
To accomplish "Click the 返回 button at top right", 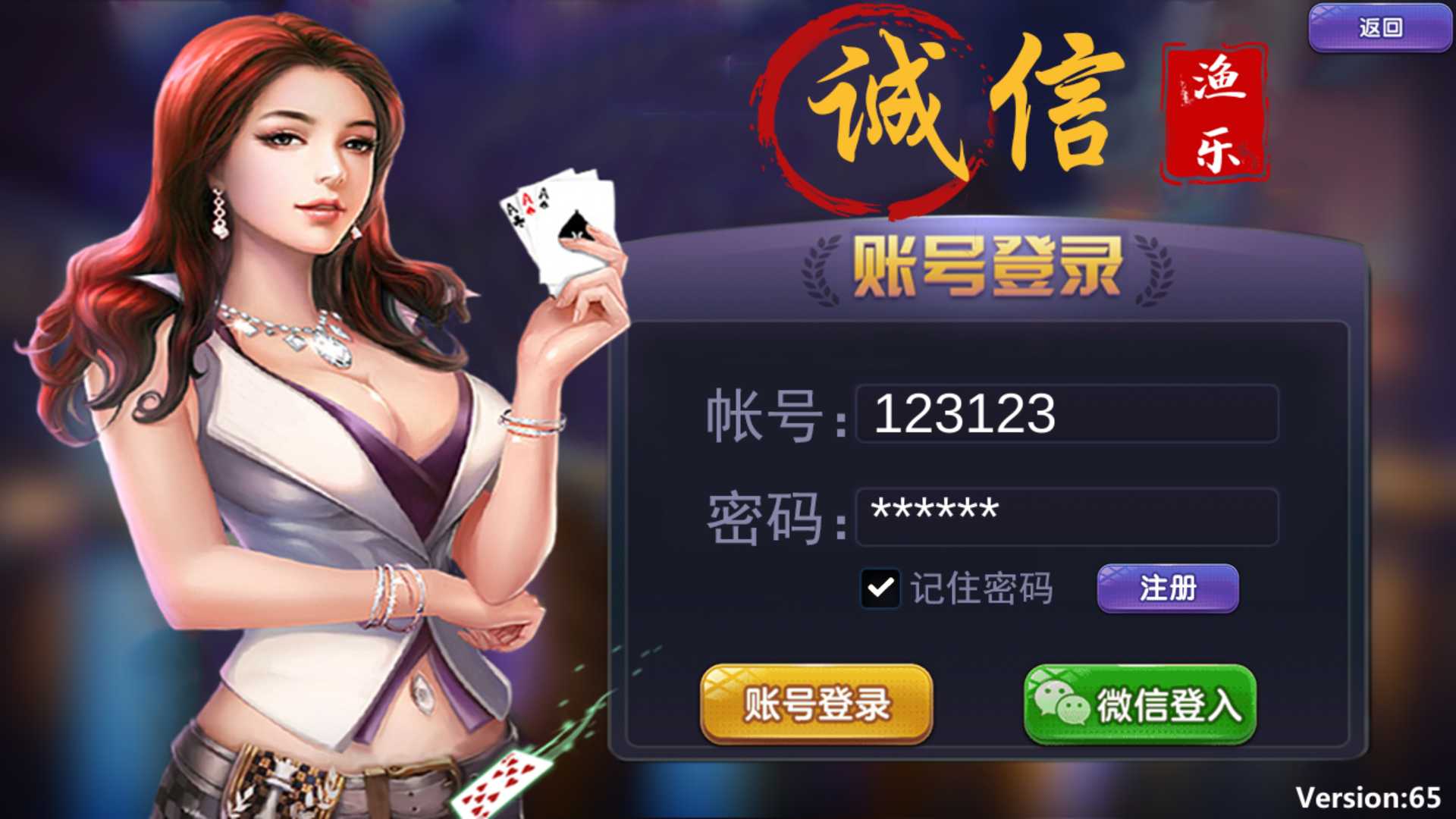I will coord(1379,27).
